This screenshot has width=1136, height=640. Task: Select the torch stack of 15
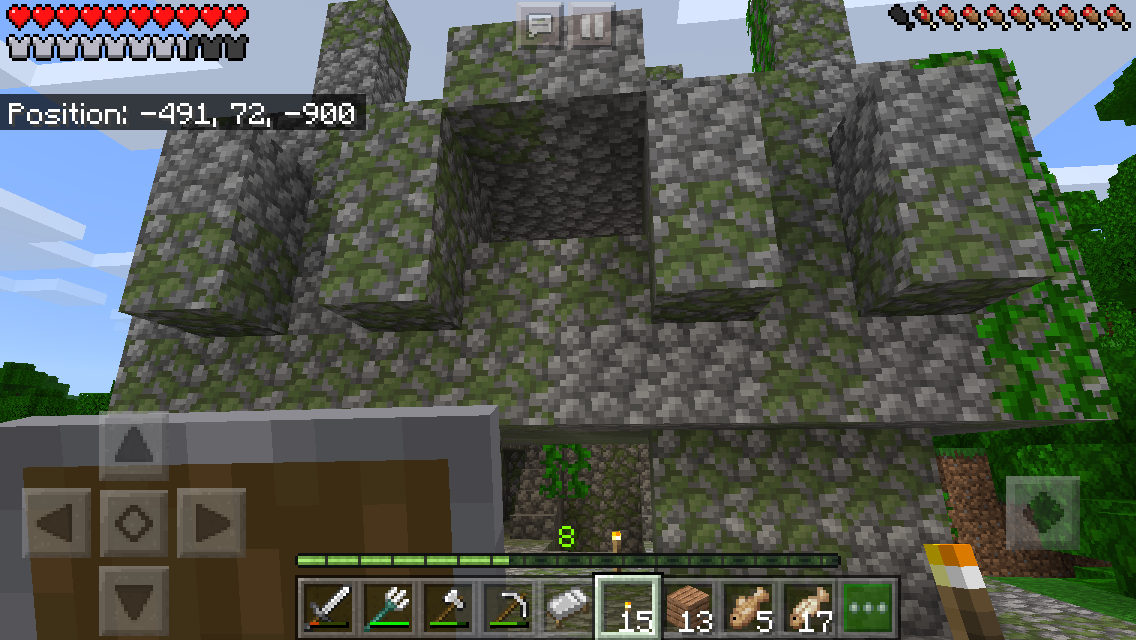click(628, 605)
